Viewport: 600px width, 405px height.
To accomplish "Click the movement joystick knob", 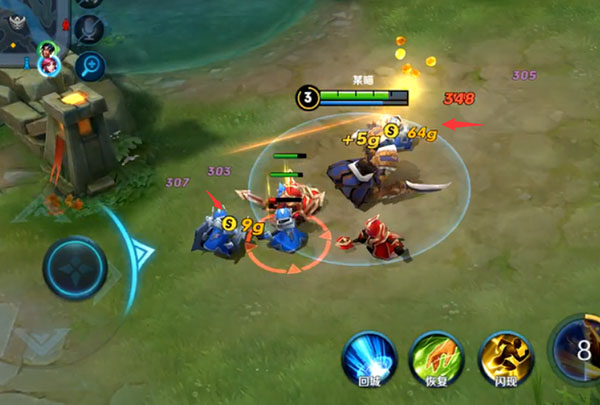I will 75,269.
